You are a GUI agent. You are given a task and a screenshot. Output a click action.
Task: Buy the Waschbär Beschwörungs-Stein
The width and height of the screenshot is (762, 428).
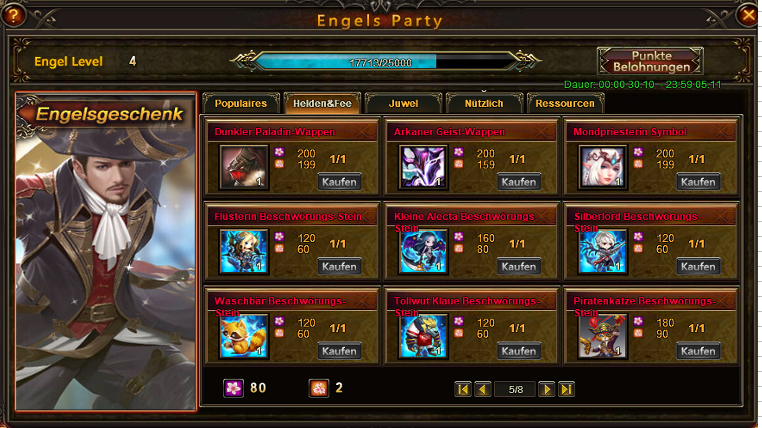339,351
